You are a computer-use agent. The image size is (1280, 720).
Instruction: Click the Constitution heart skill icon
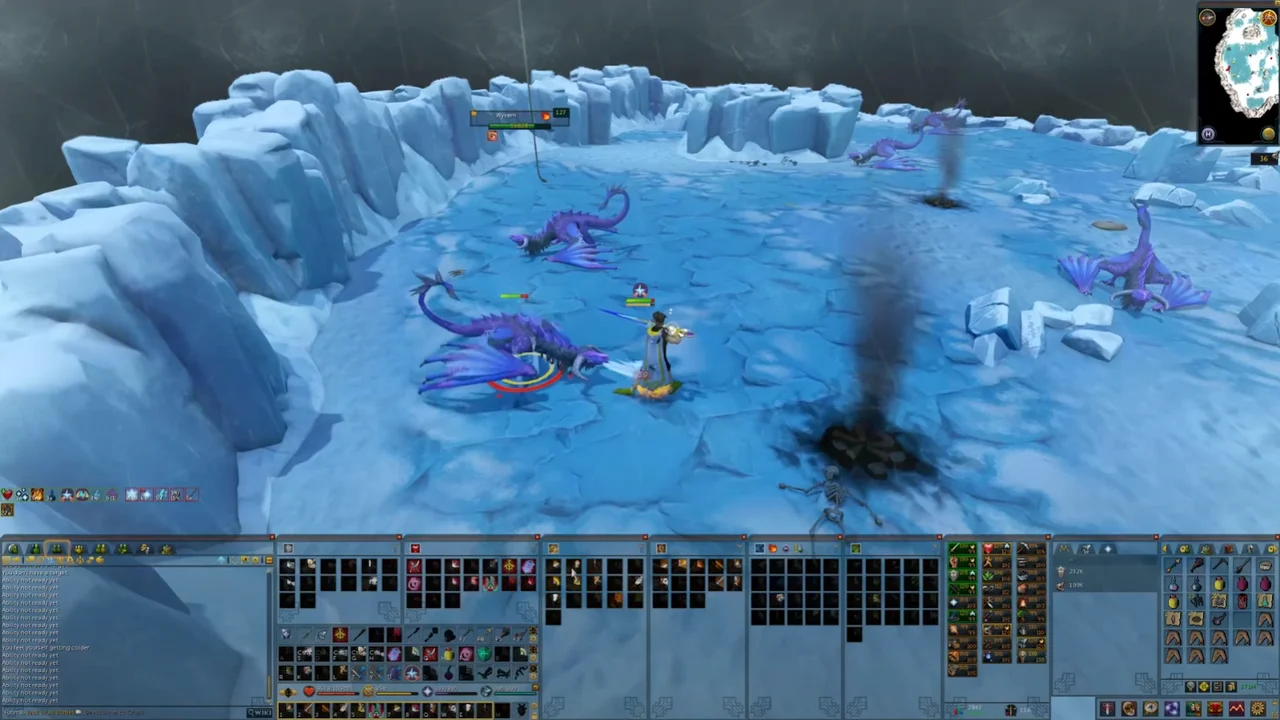987,549
